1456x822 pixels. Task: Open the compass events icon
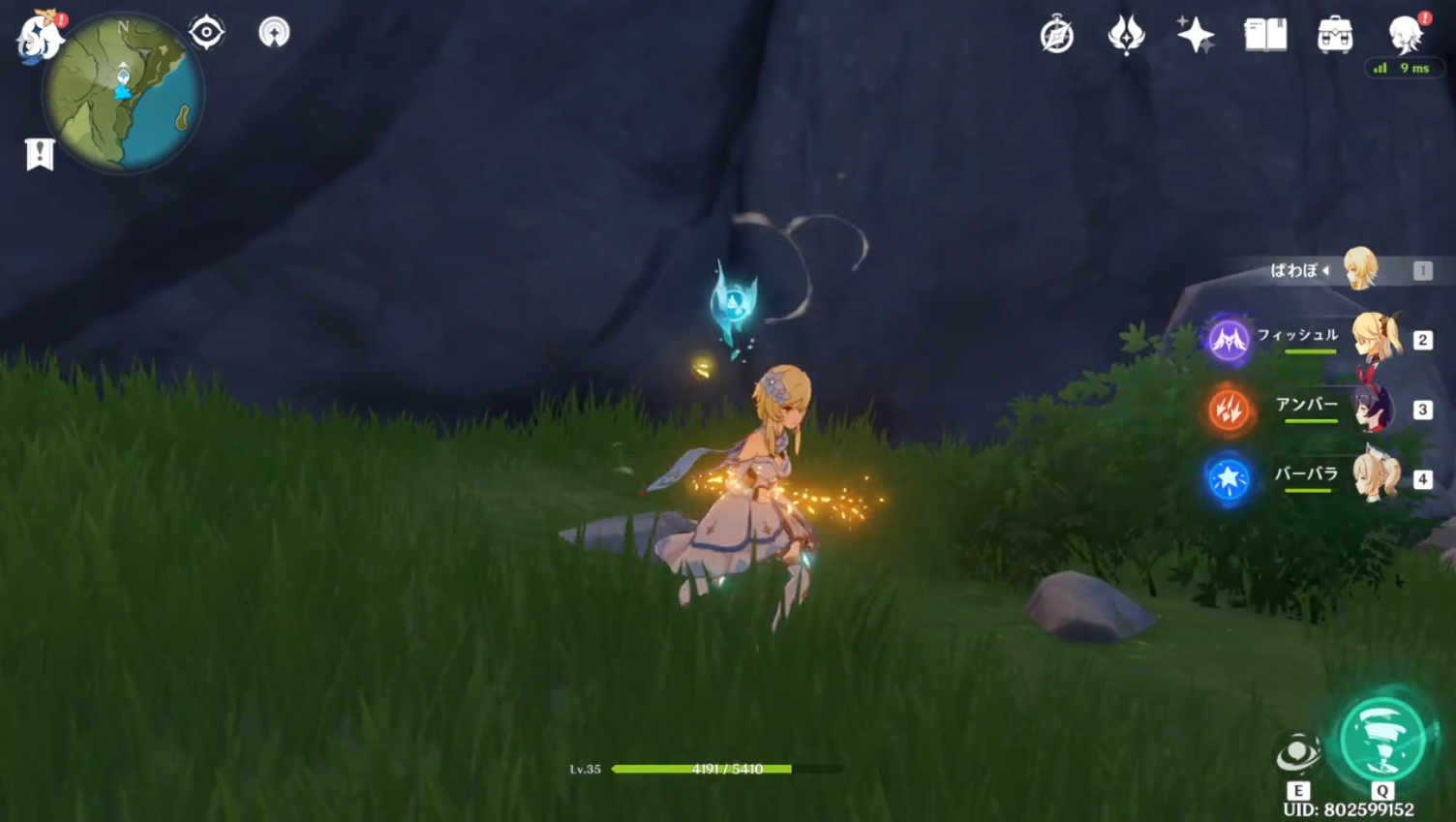(x=1056, y=36)
